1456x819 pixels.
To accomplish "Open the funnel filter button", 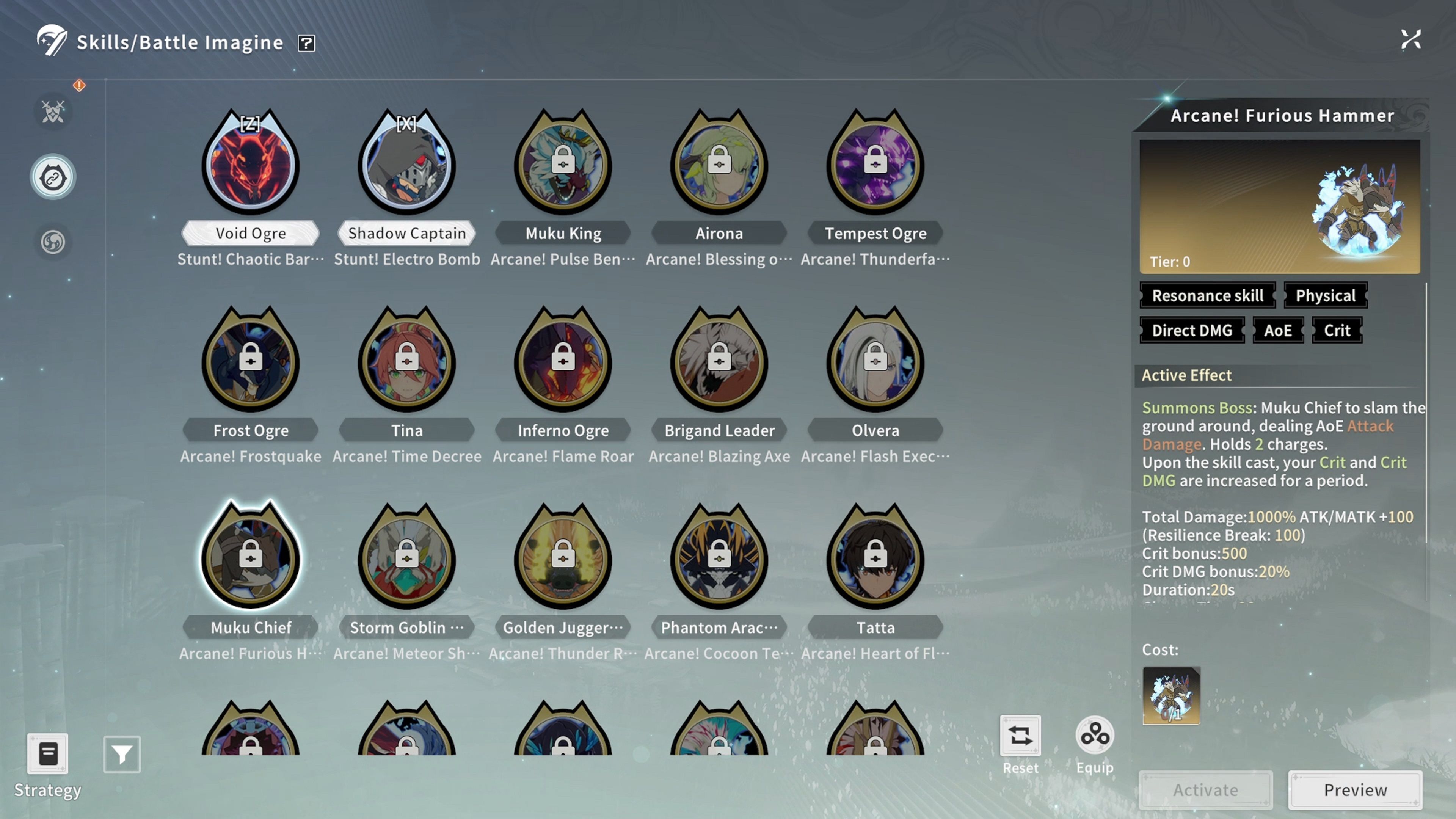I will click(122, 754).
